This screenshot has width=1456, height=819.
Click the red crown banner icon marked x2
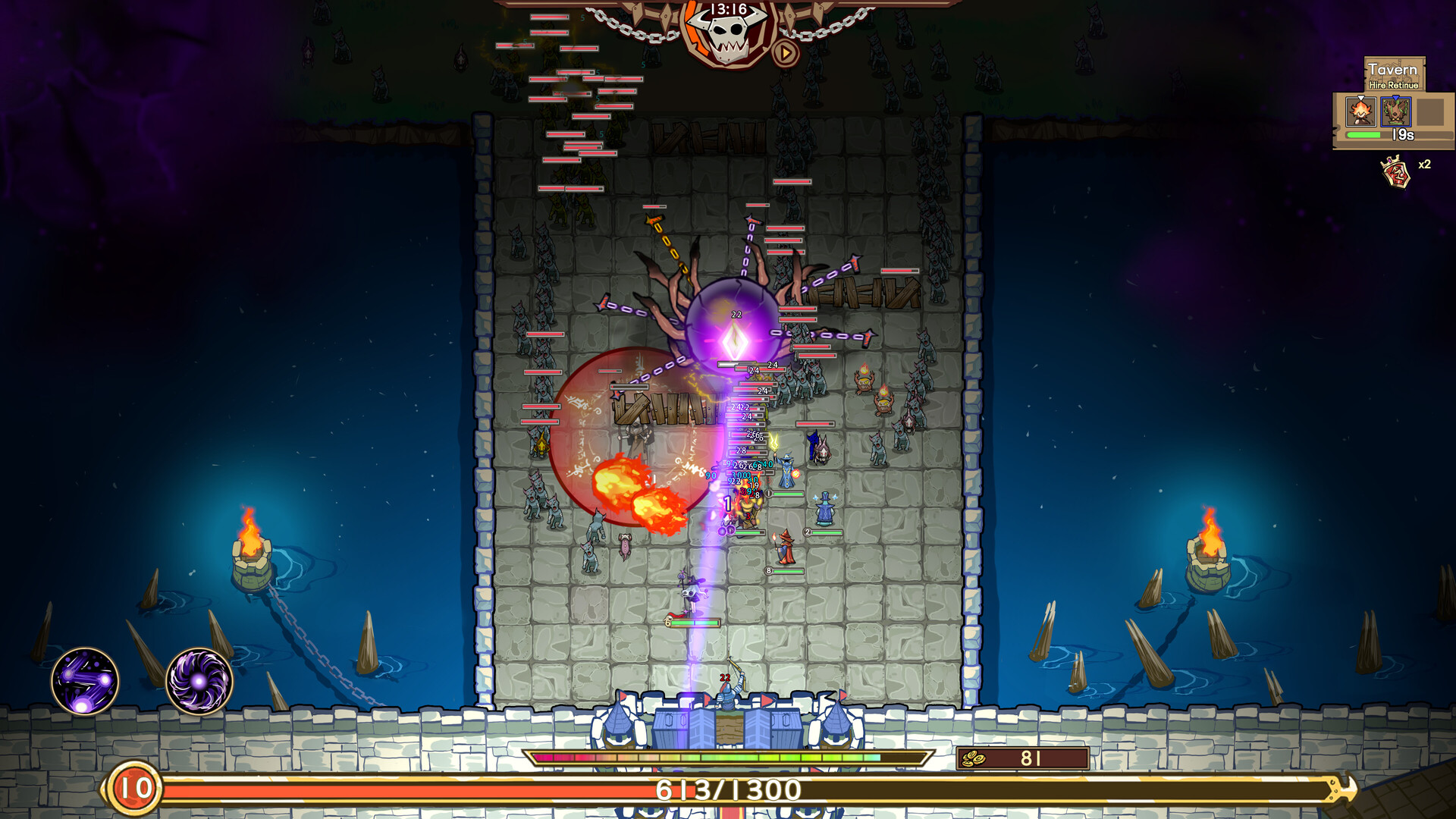[x=1395, y=171]
